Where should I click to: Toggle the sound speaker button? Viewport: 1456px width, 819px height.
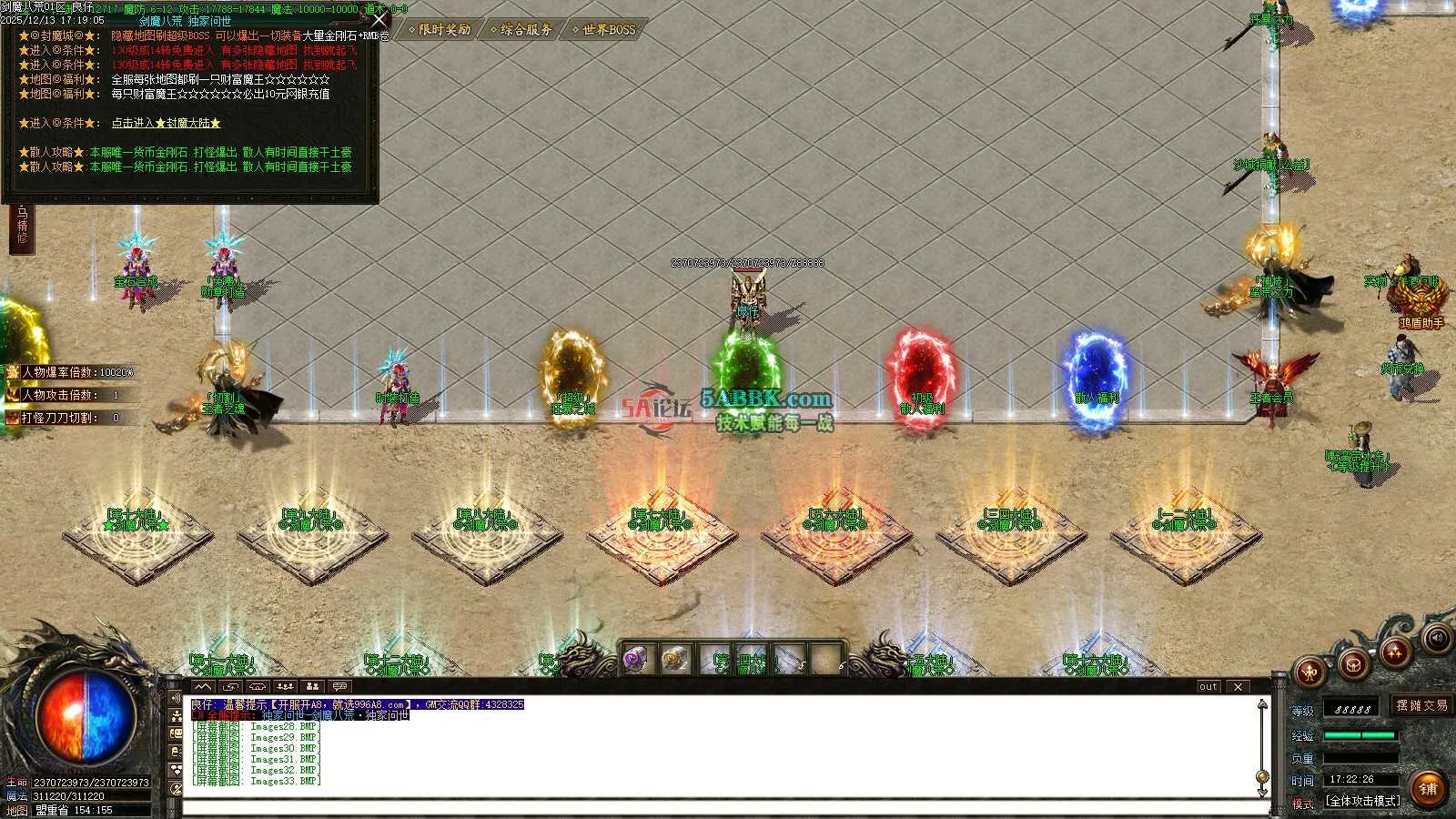pyautogui.click(x=1437, y=638)
